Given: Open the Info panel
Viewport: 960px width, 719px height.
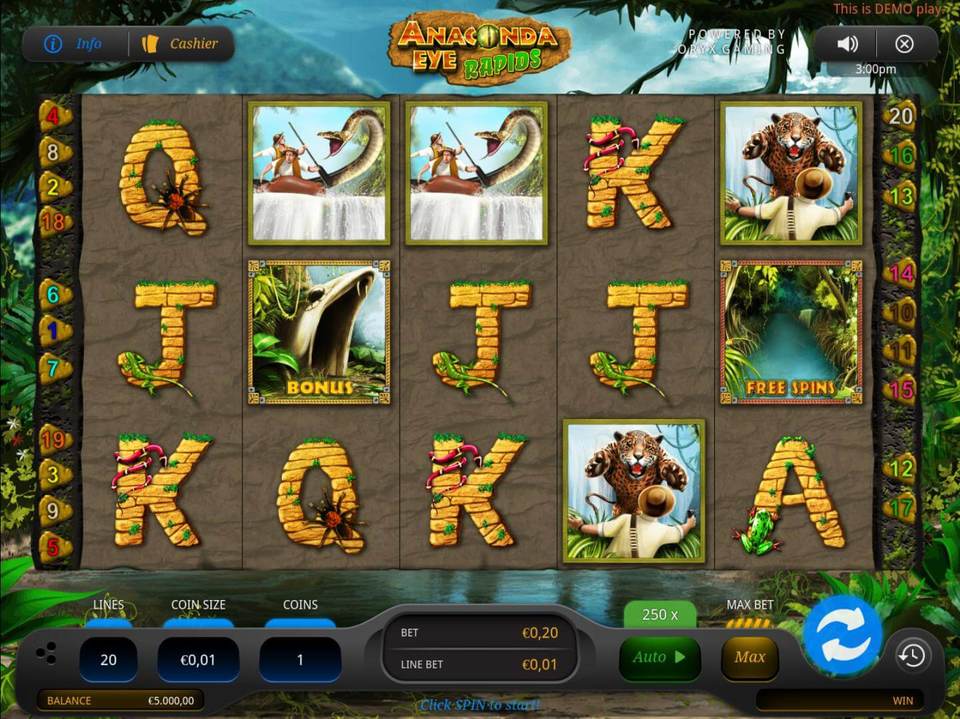Looking at the screenshot, I should pos(75,44).
